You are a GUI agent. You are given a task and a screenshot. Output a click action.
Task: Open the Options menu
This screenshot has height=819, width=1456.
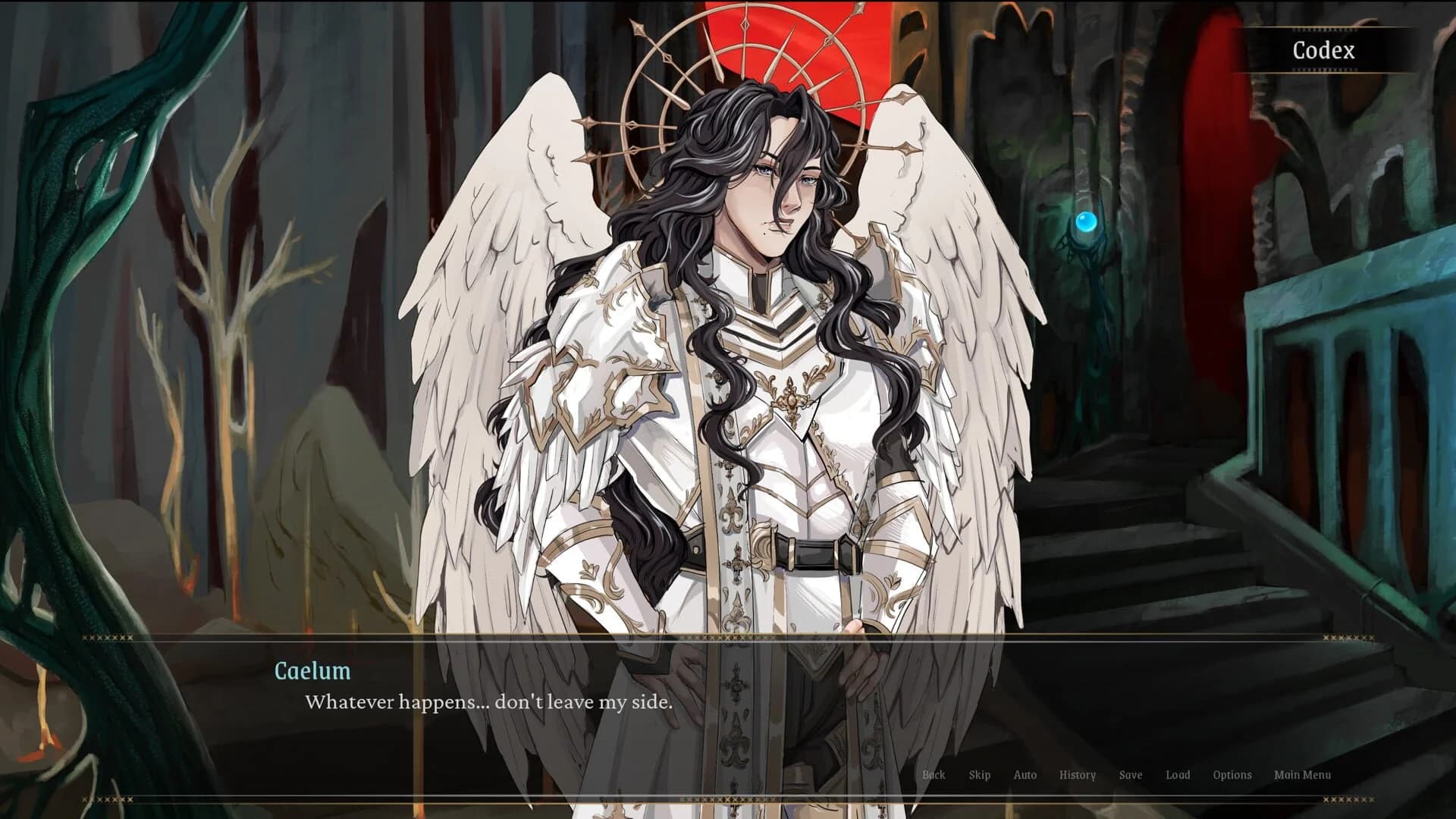pyautogui.click(x=1232, y=775)
